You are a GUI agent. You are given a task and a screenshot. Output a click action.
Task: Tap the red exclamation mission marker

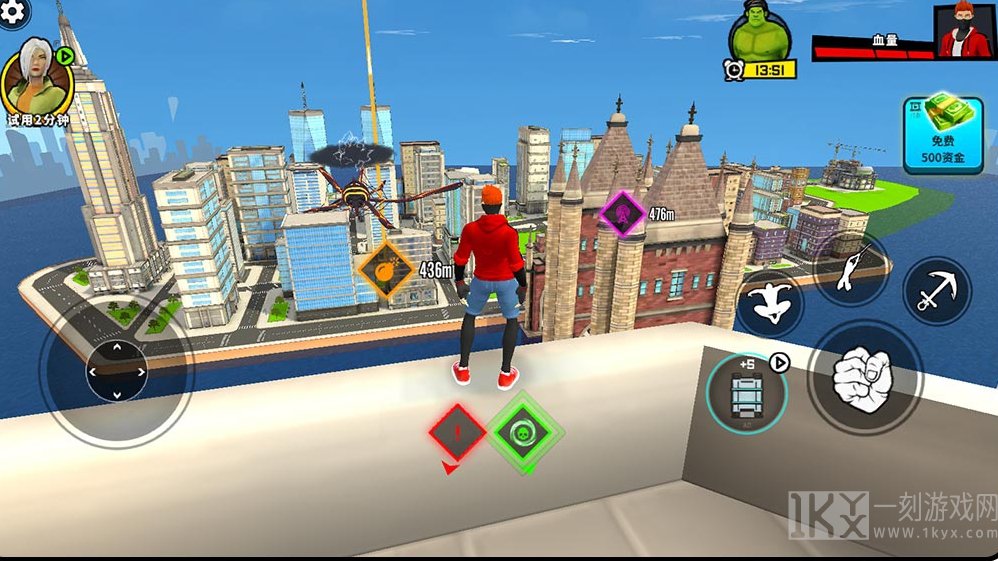coord(458,432)
